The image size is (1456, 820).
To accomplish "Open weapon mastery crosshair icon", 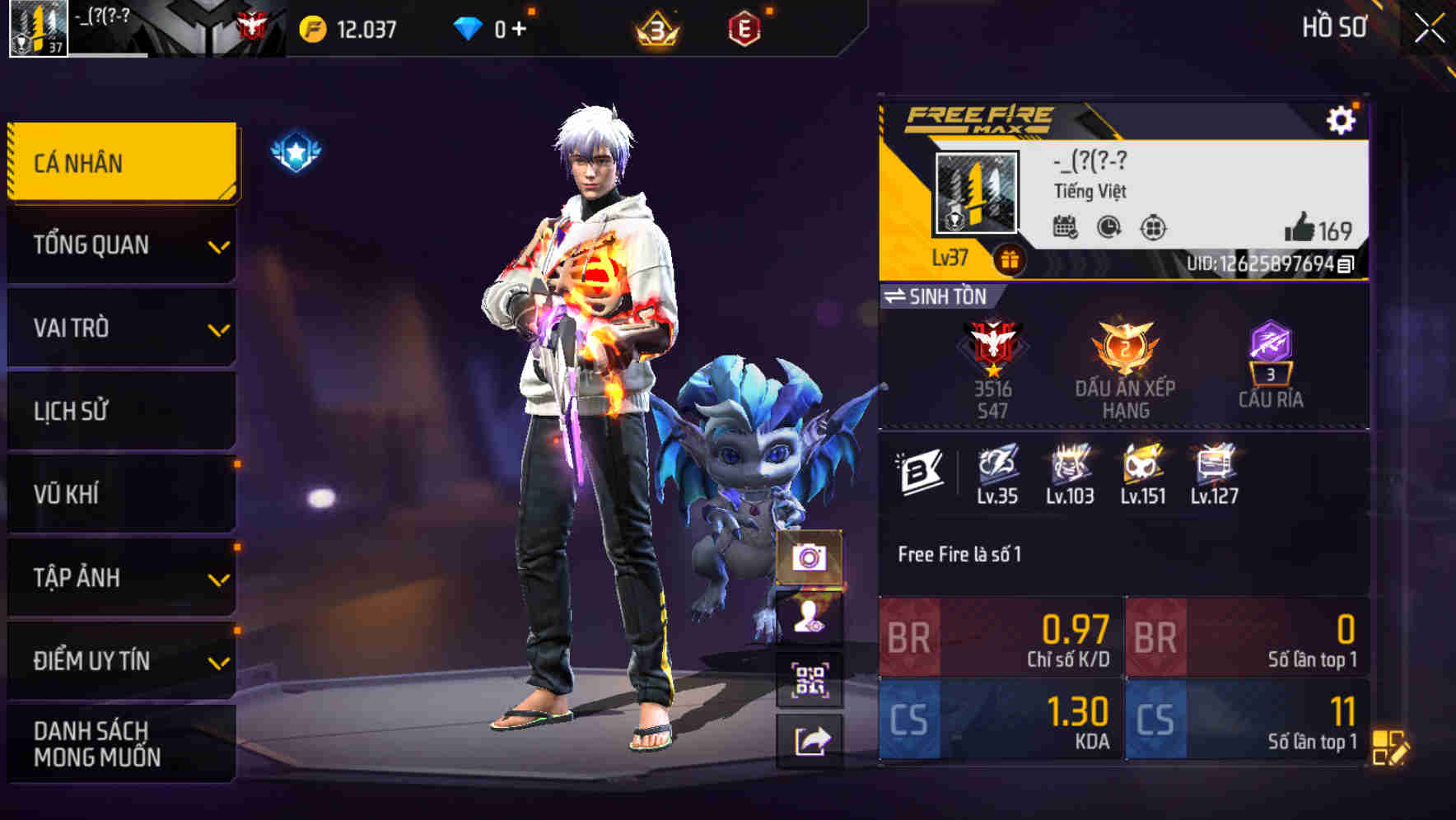I will tap(1152, 229).
